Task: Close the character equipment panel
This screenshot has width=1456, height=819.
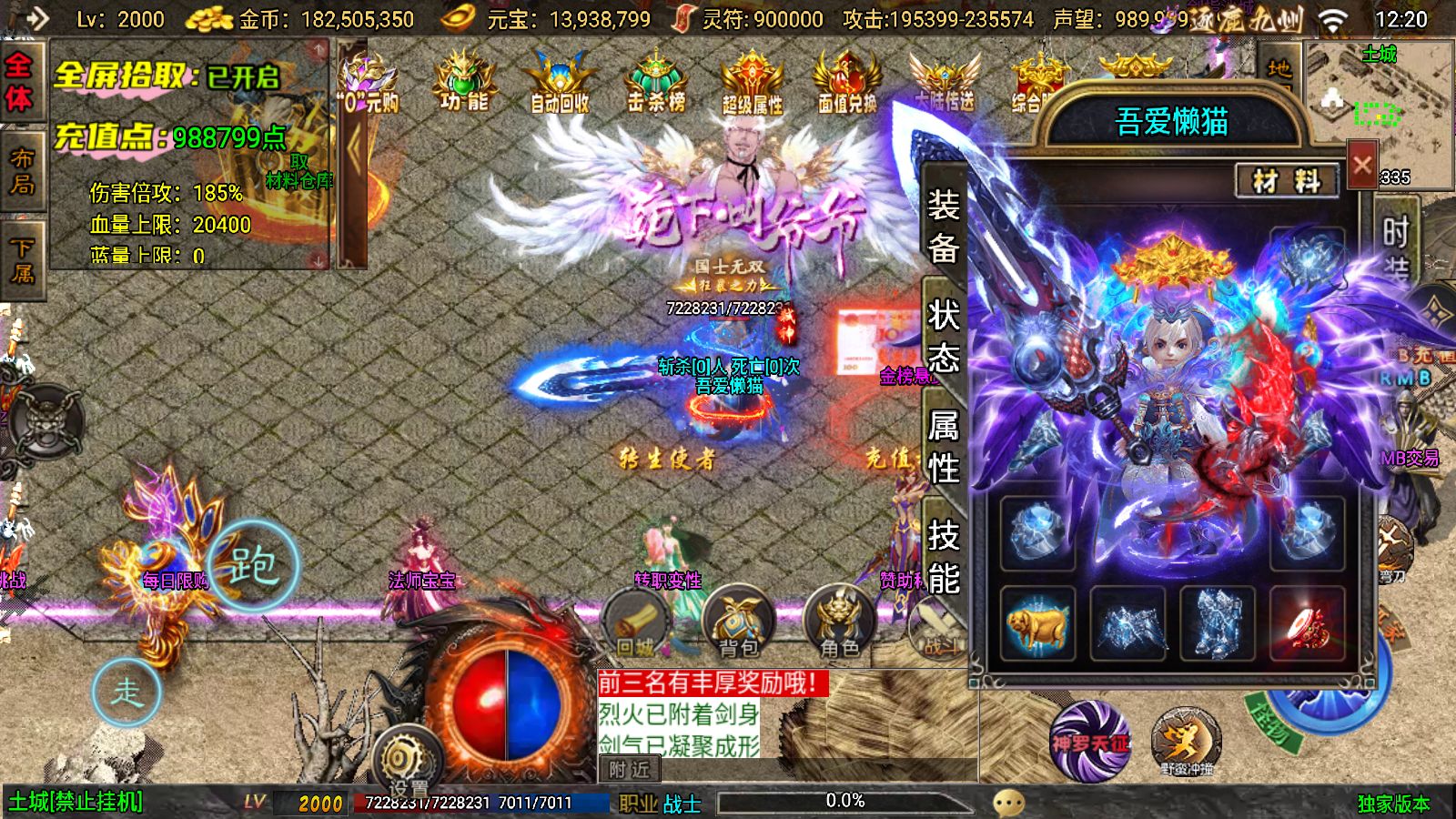Action: point(1361,165)
